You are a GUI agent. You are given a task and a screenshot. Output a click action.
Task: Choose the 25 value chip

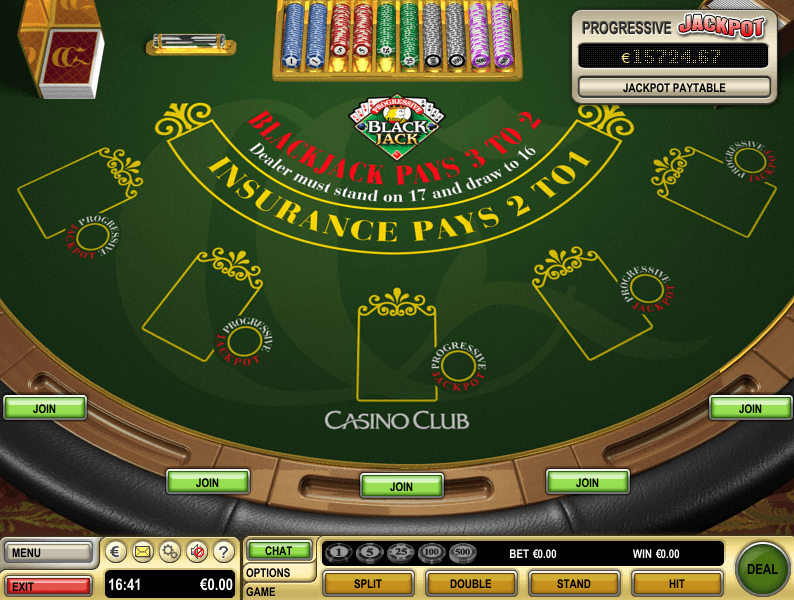tap(401, 553)
